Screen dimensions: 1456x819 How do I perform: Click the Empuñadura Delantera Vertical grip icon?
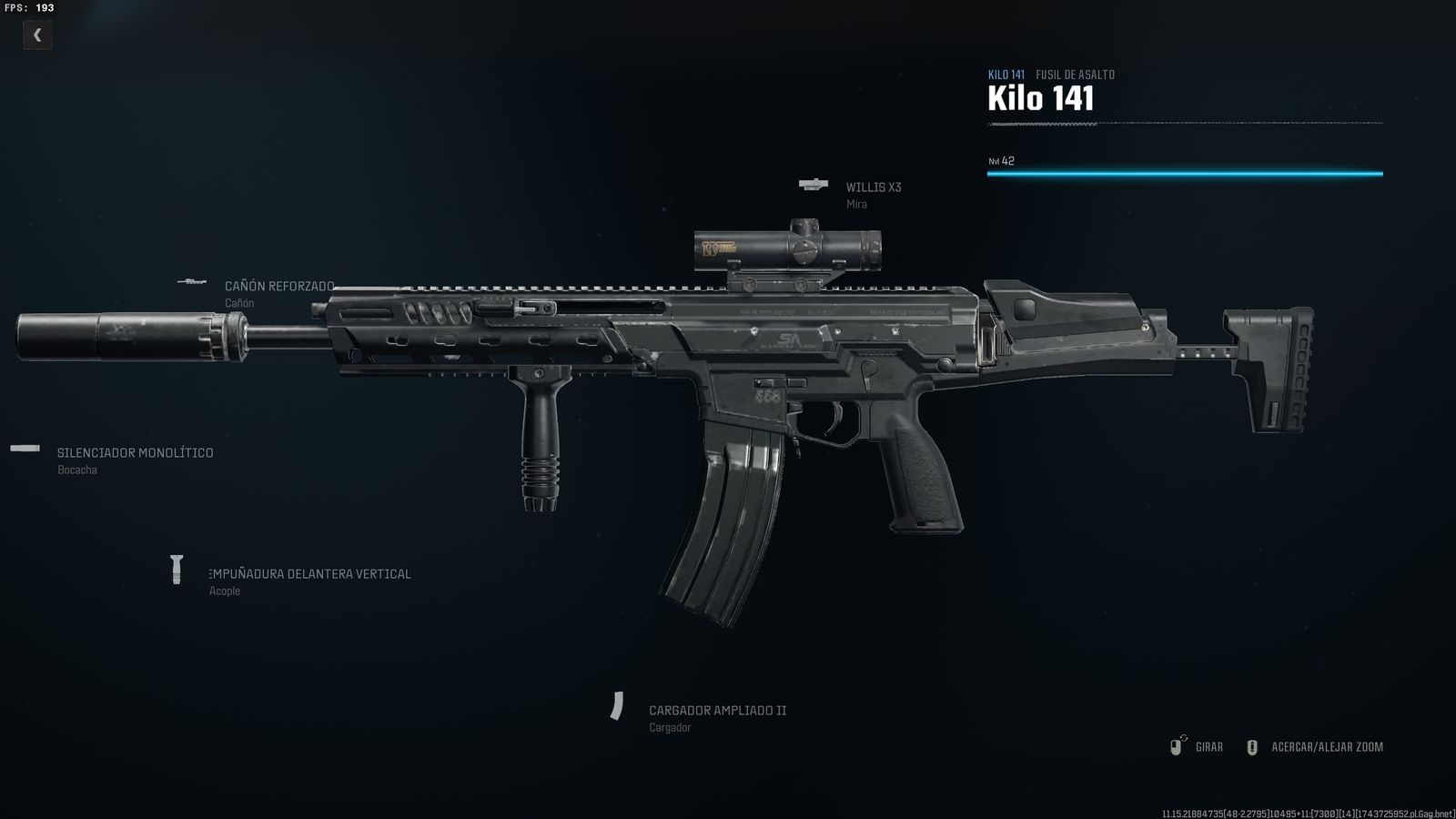(x=176, y=568)
